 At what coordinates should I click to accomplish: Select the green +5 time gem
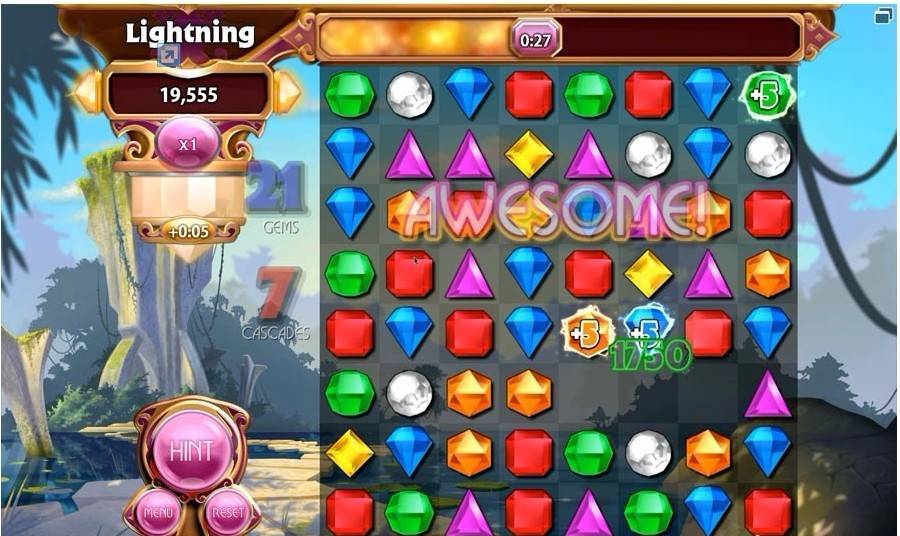767,95
